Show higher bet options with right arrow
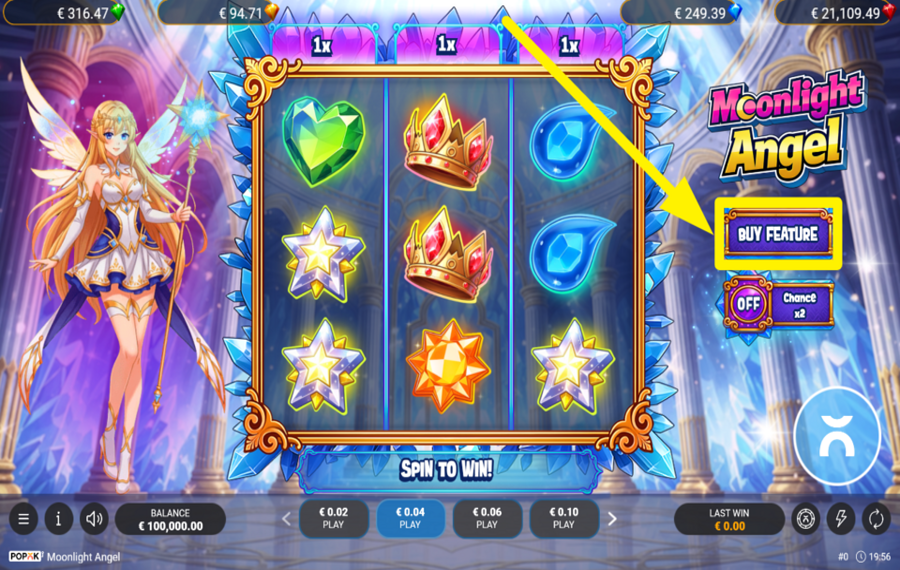This screenshot has height=570, width=900. (x=612, y=519)
